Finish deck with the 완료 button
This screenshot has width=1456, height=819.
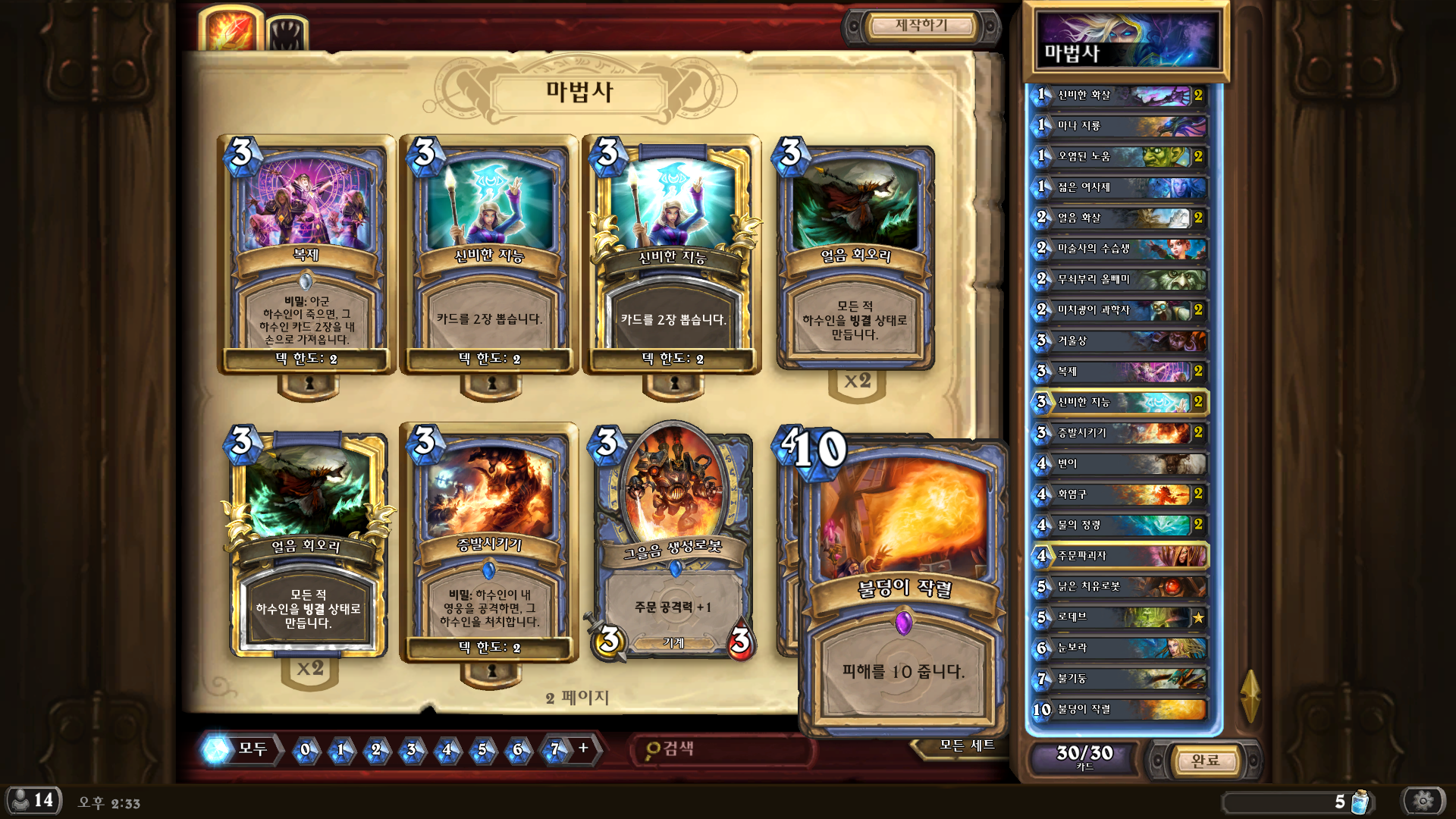tap(1205, 760)
